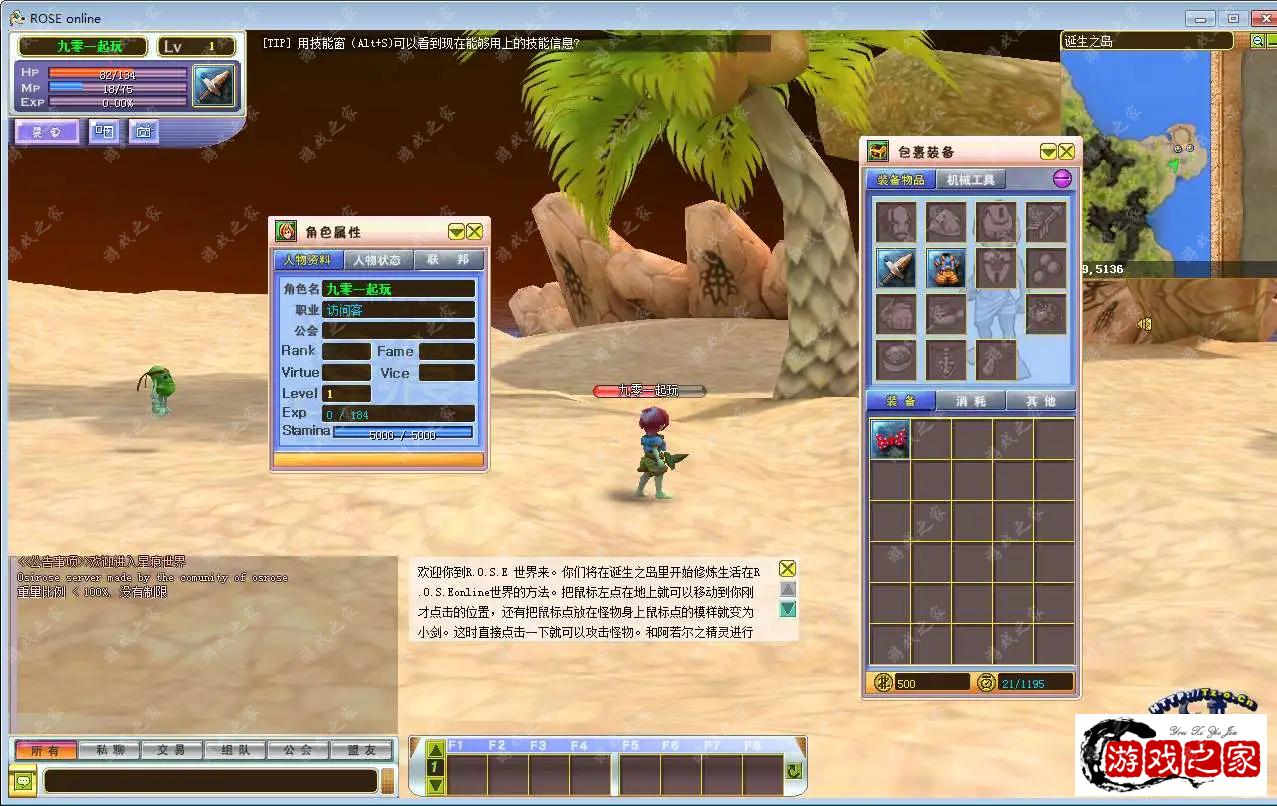Click the chat text input field
The width and height of the screenshot is (1277, 806).
pyautogui.click(x=210, y=780)
